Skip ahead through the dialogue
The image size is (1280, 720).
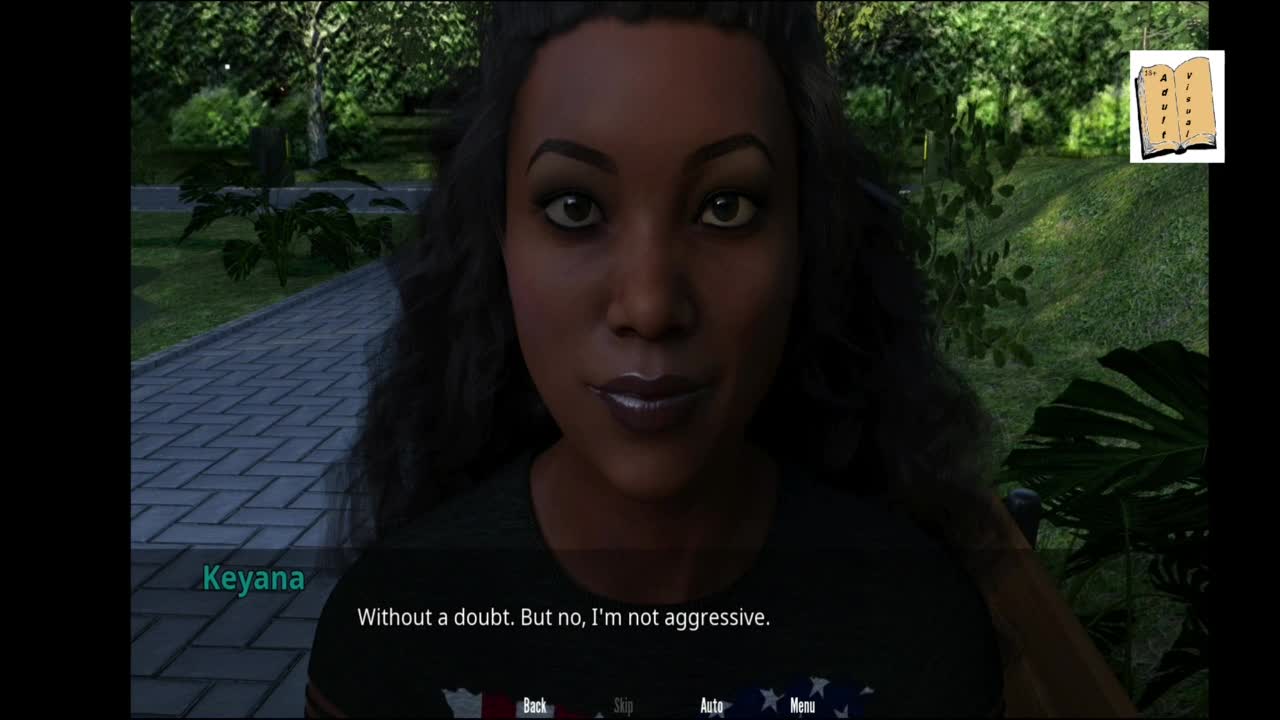click(x=623, y=706)
